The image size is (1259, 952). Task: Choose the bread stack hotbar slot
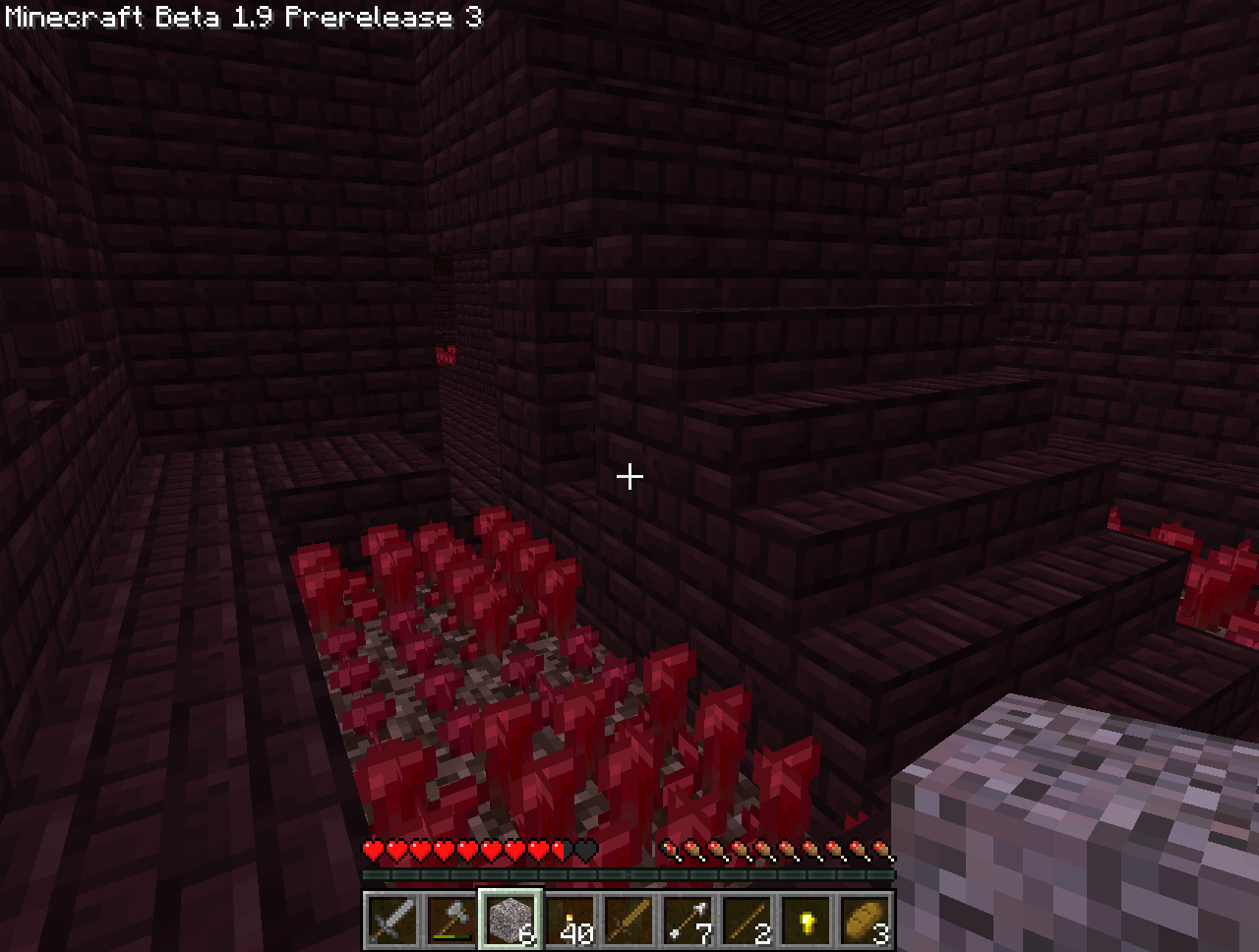tap(865, 922)
